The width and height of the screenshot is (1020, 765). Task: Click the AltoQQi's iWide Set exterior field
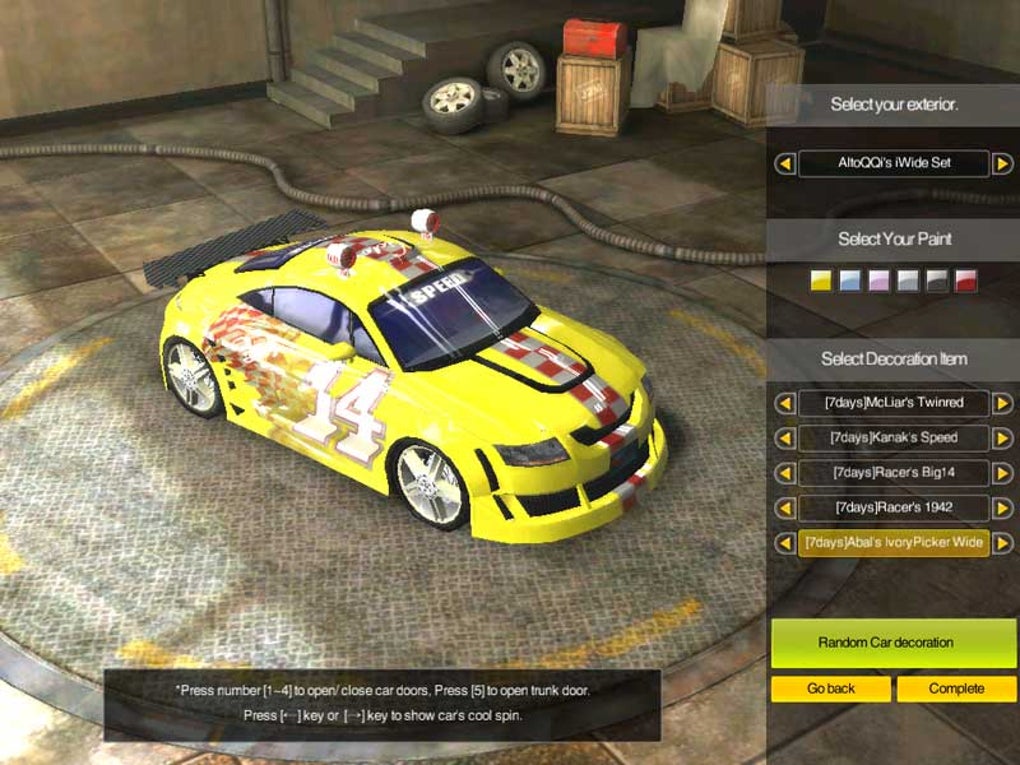(893, 163)
